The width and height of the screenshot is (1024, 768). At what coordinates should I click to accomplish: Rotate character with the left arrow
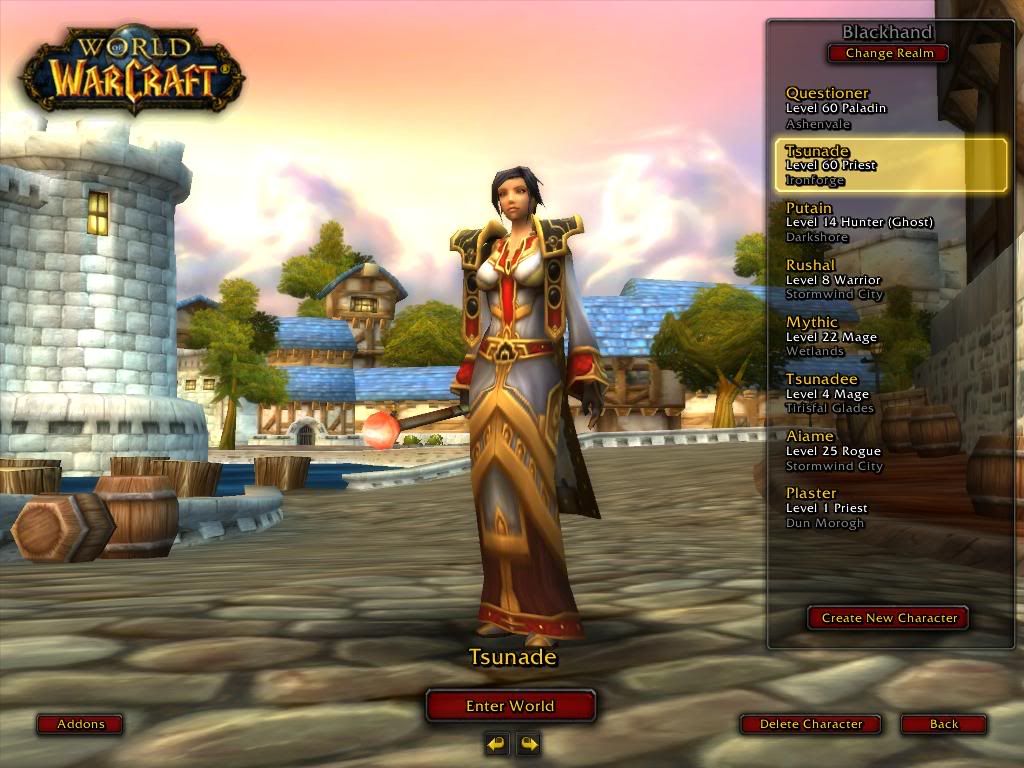pyautogui.click(x=496, y=743)
